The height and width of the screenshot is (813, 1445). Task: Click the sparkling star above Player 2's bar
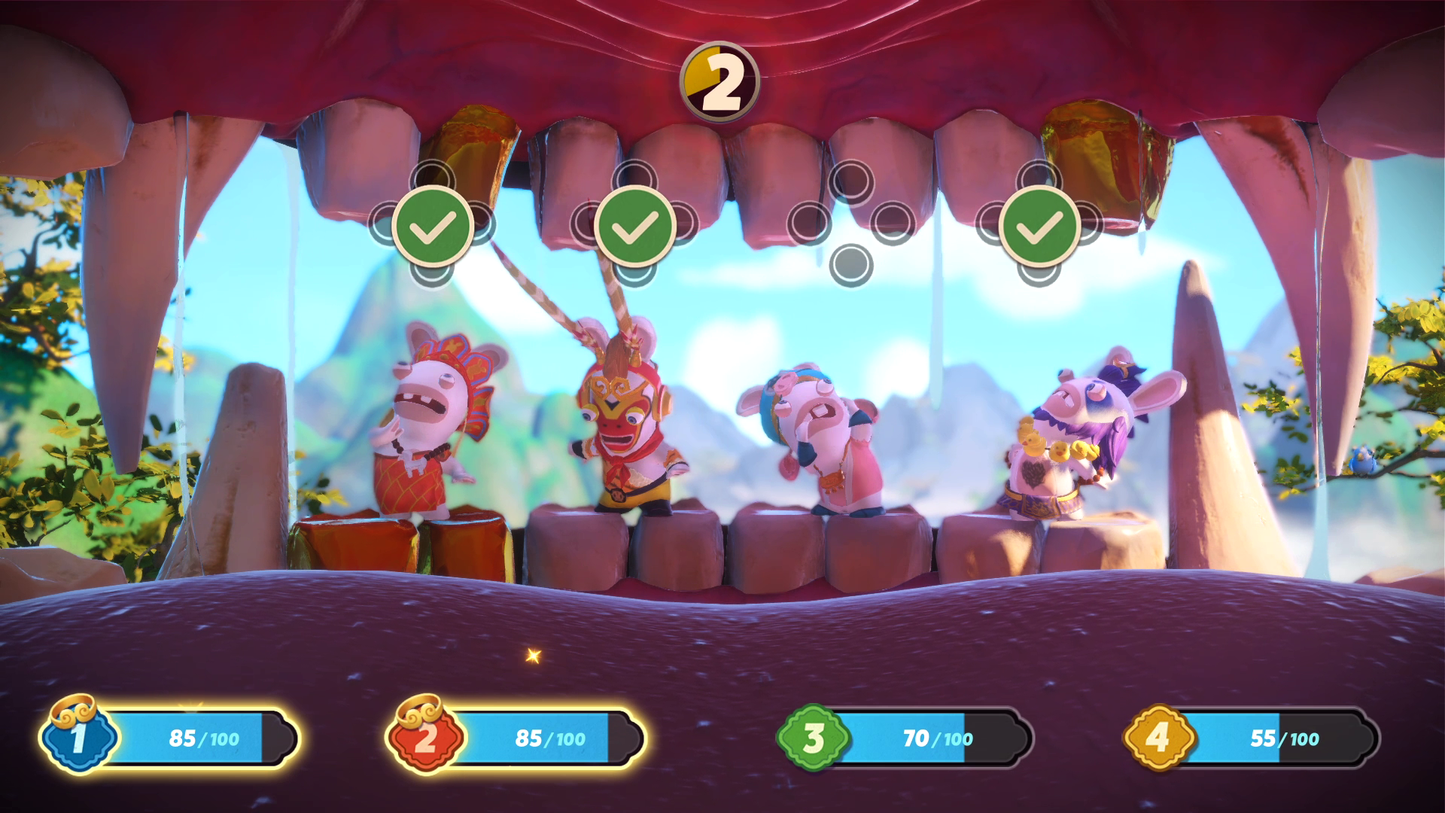tap(533, 655)
